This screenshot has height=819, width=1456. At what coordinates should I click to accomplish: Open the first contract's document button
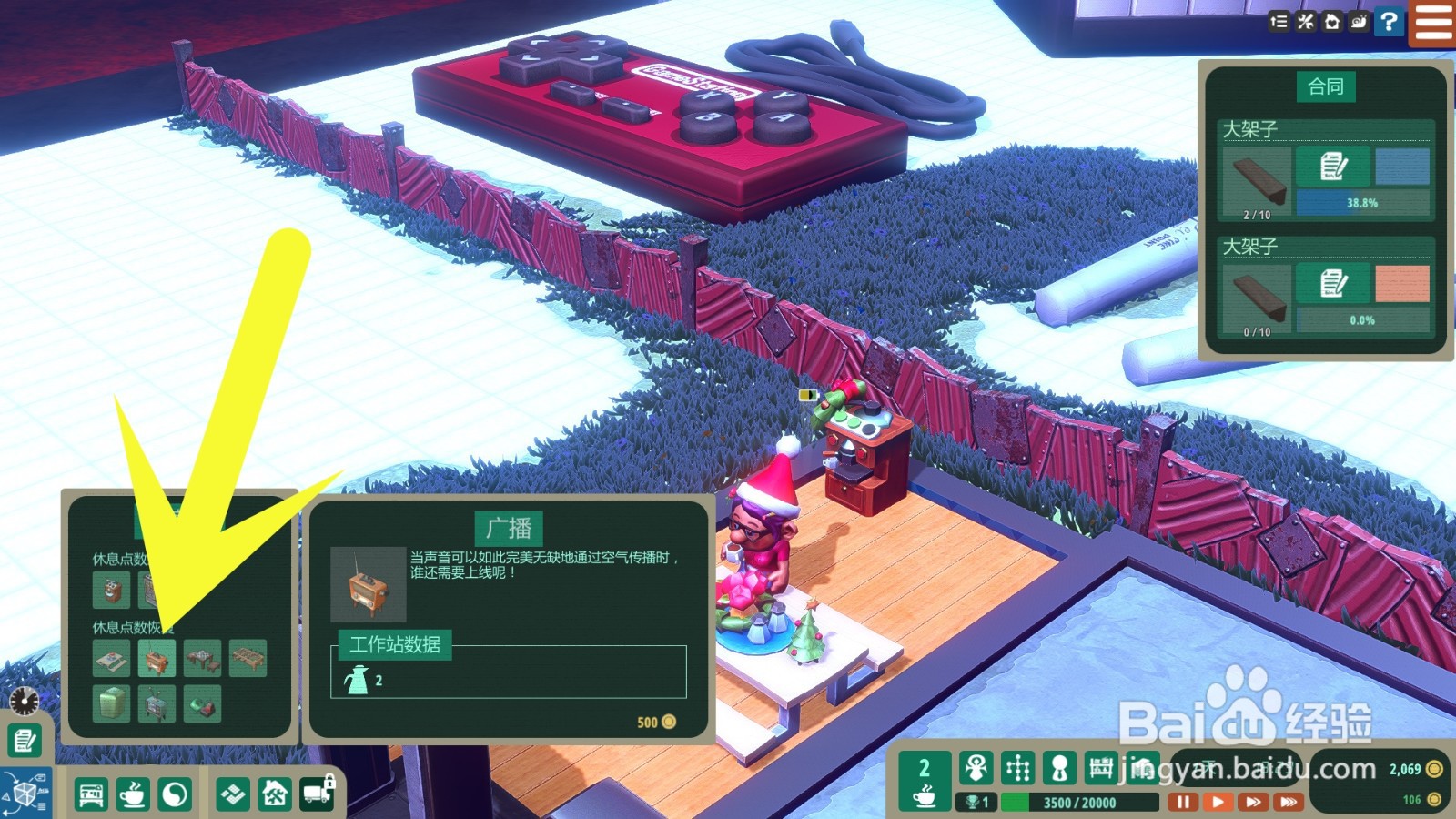click(1333, 167)
